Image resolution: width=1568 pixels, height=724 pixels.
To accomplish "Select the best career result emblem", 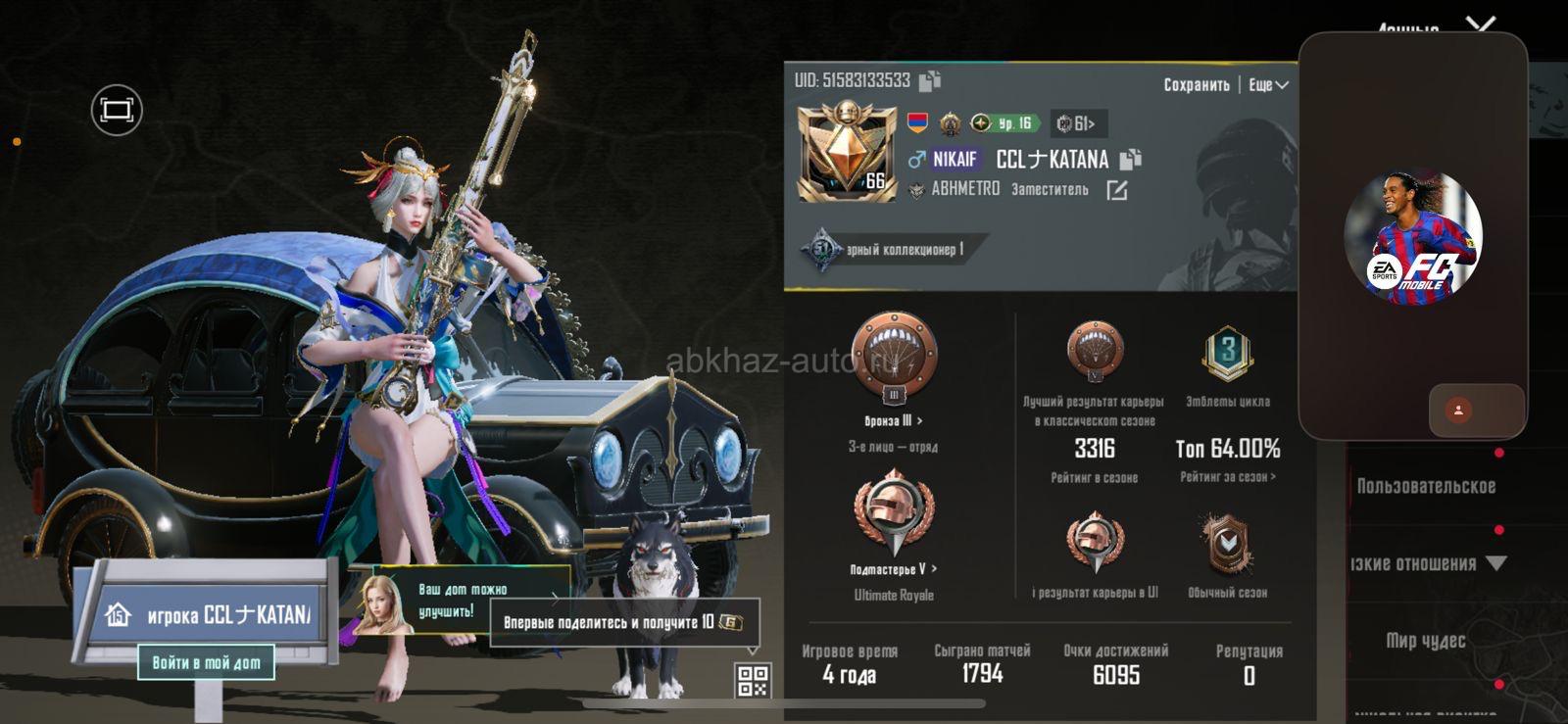I will tap(1094, 351).
